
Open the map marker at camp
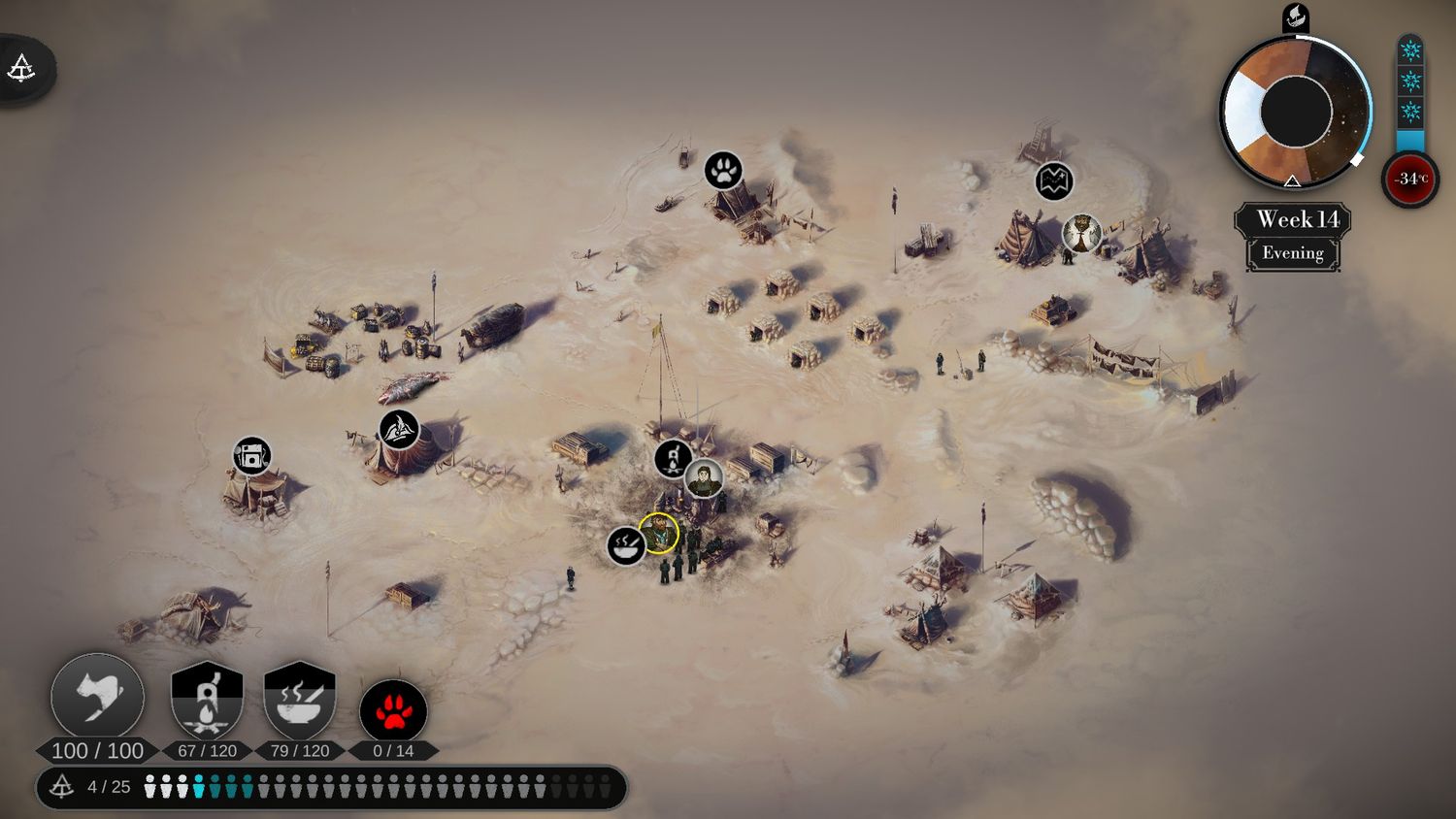(1054, 181)
